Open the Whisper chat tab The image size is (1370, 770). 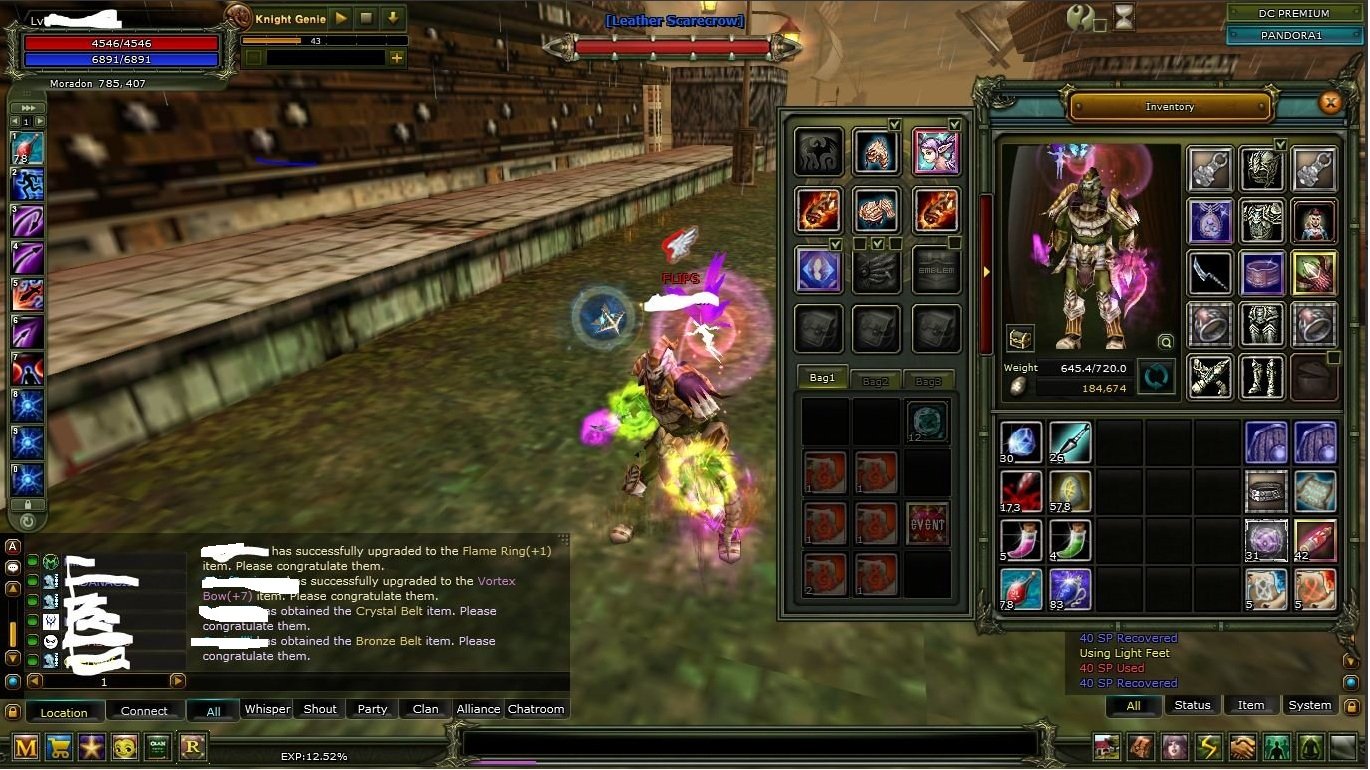point(267,709)
